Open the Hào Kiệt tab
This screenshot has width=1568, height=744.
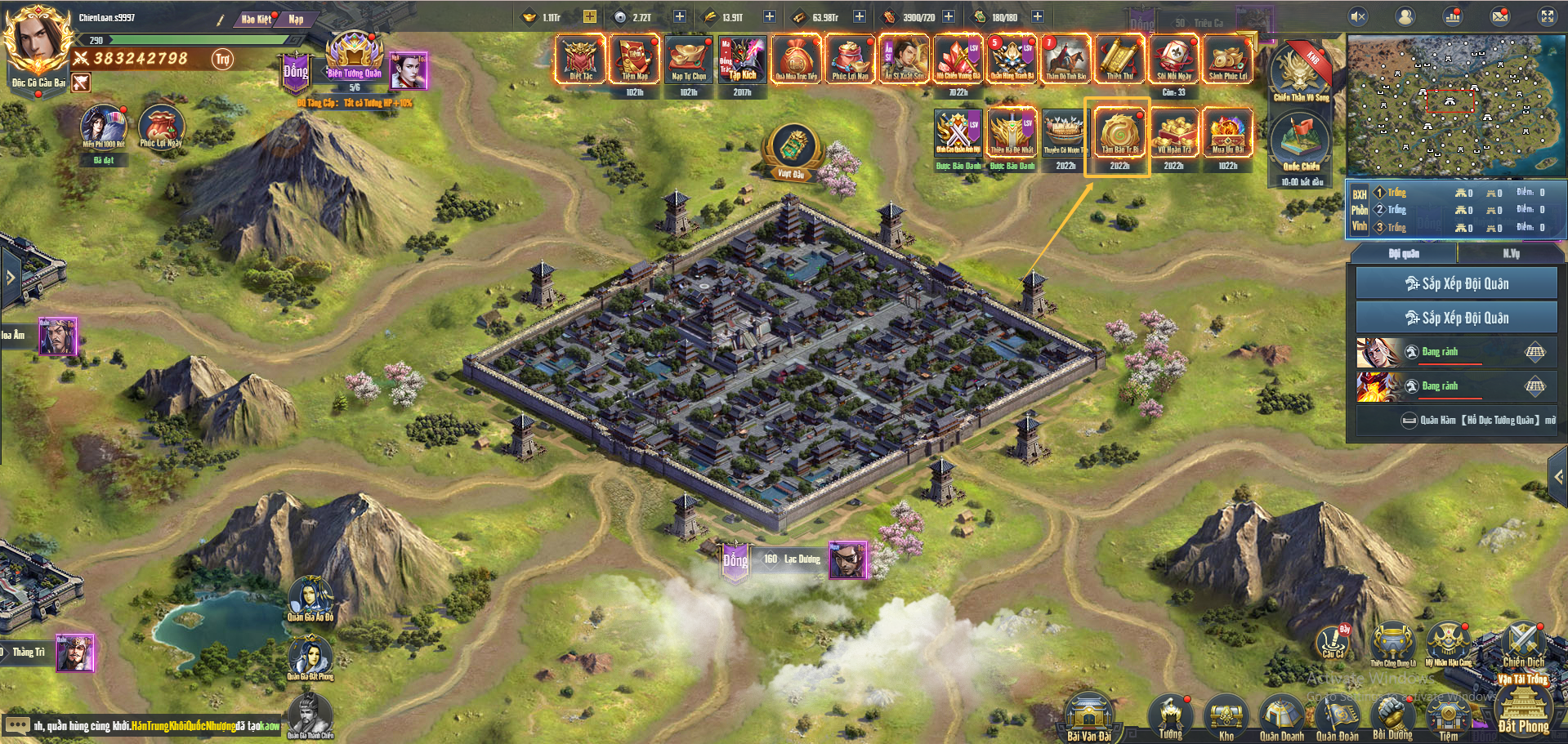(x=256, y=19)
